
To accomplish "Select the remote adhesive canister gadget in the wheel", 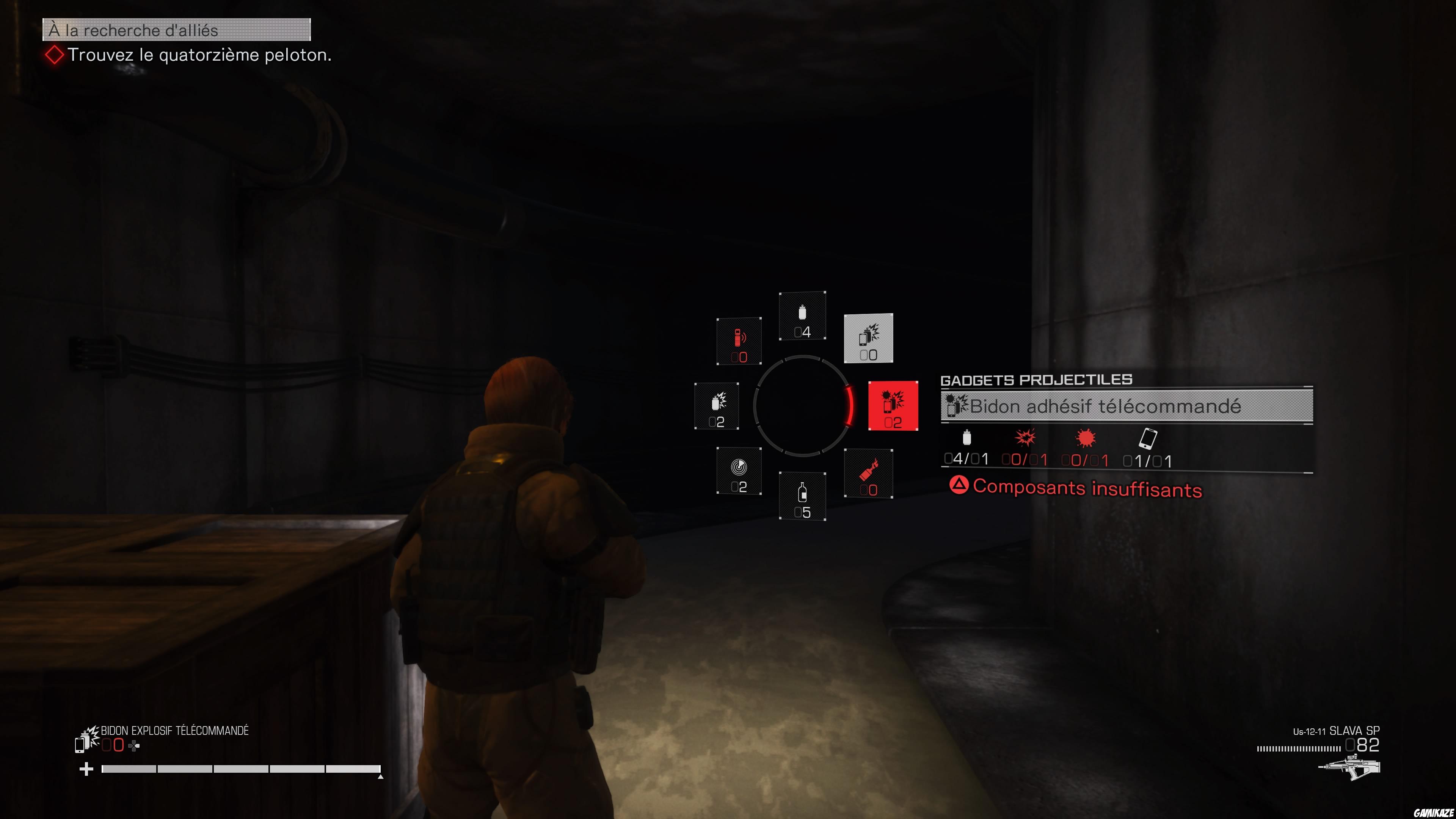I will pos(894,407).
